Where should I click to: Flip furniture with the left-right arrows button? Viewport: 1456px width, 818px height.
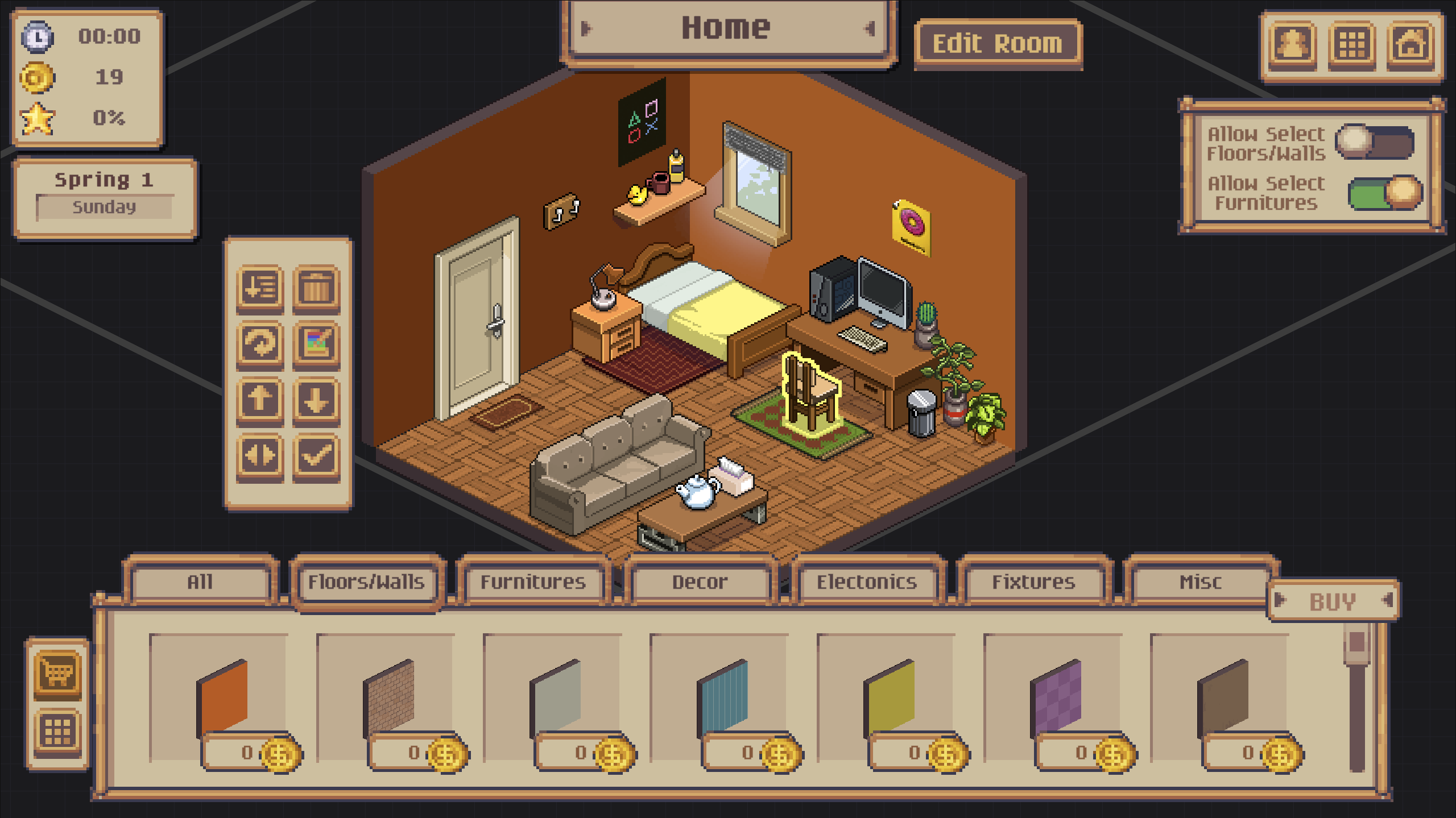pos(260,456)
